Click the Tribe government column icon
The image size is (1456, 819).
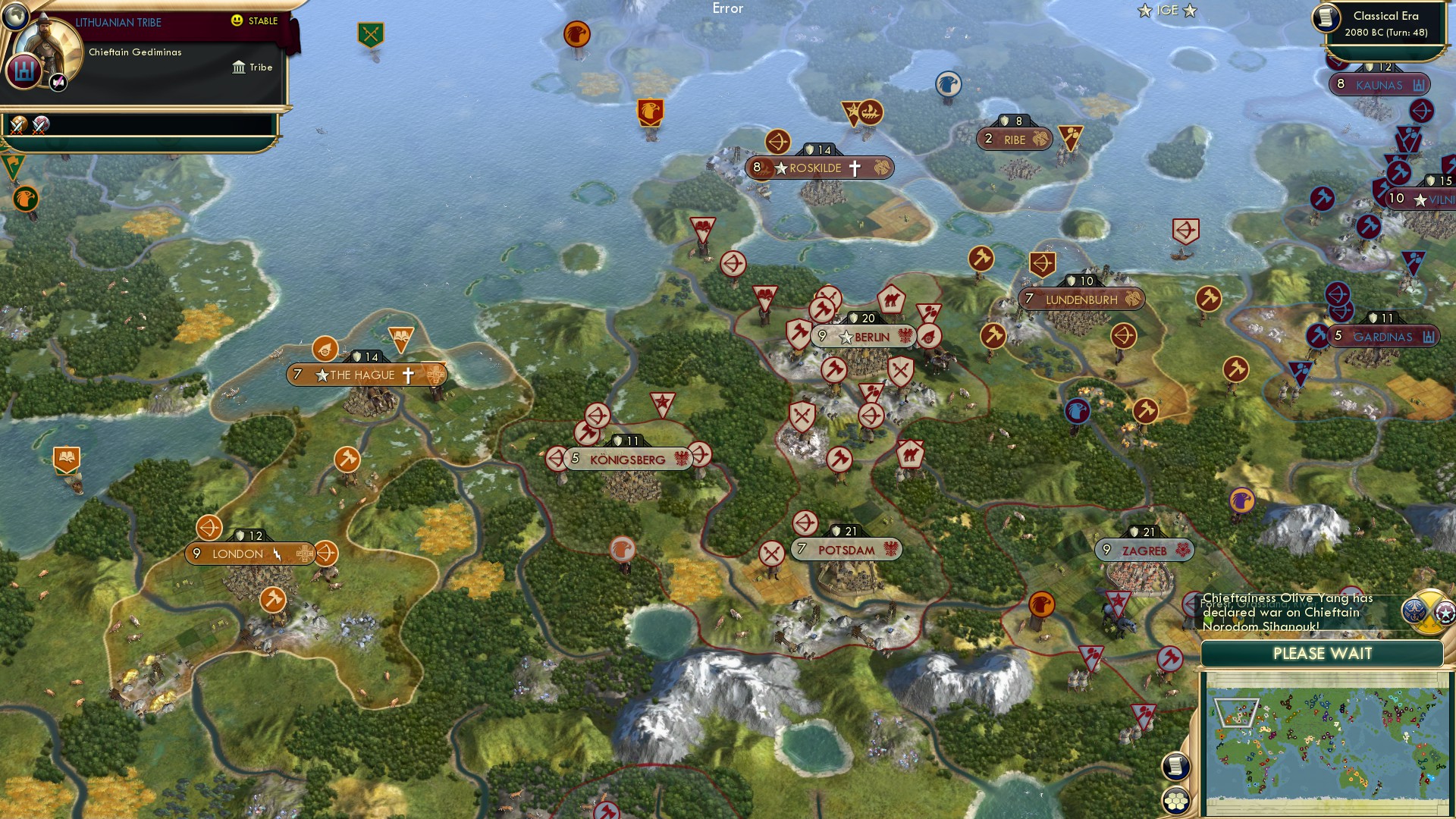click(x=239, y=67)
